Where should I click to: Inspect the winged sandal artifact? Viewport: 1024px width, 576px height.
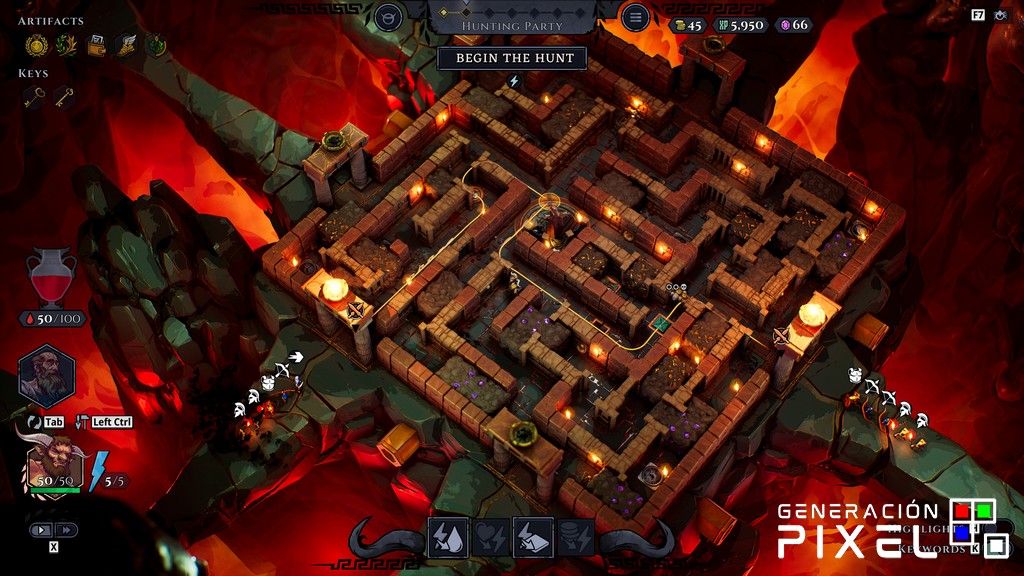[x=127, y=45]
